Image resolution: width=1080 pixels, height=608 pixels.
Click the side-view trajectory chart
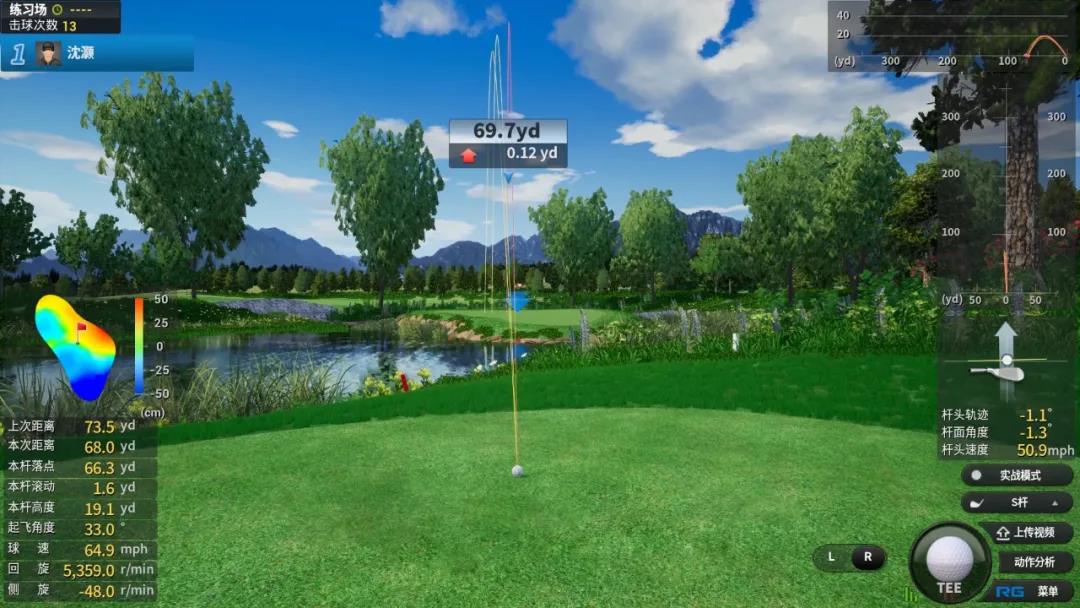pos(953,36)
